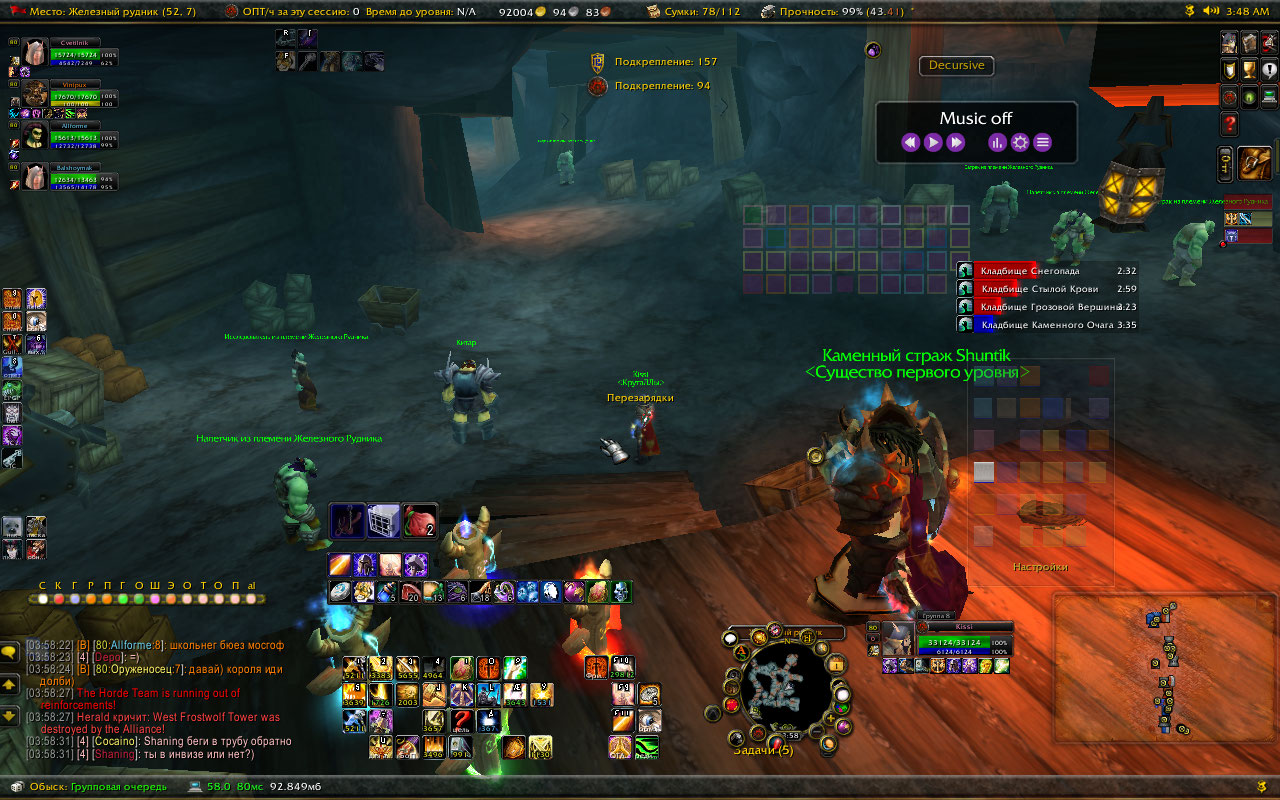Click the circular cave minimap

[787, 689]
